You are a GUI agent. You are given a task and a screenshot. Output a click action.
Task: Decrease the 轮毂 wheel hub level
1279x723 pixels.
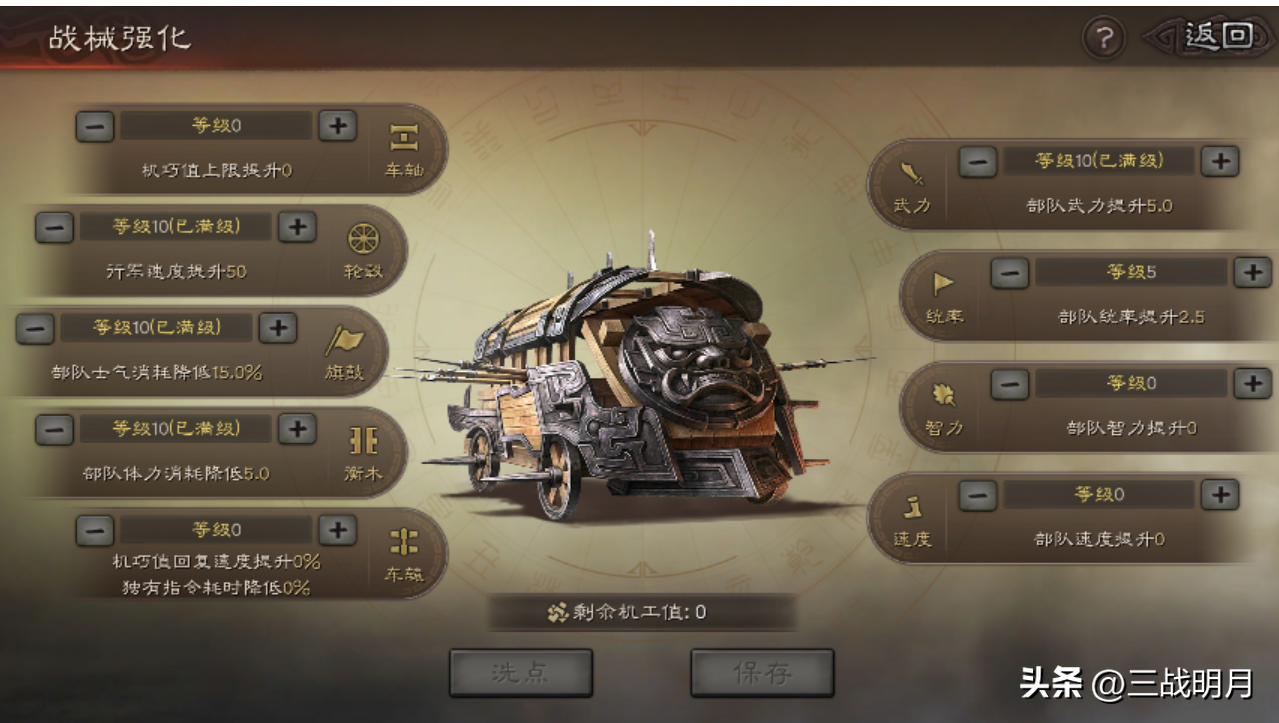(x=55, y=227)
